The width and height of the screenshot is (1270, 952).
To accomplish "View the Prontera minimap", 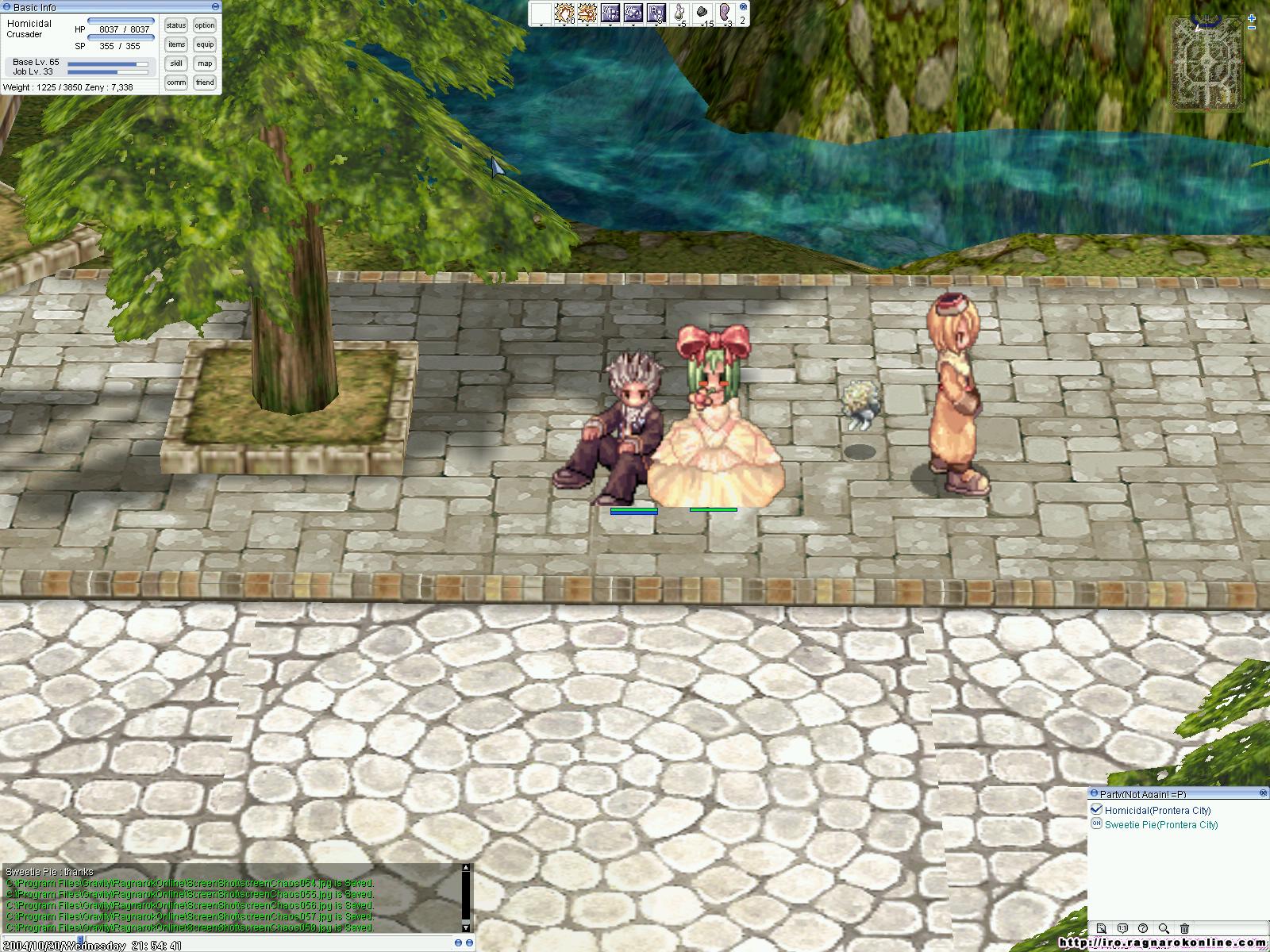I will pos(1207,63).
